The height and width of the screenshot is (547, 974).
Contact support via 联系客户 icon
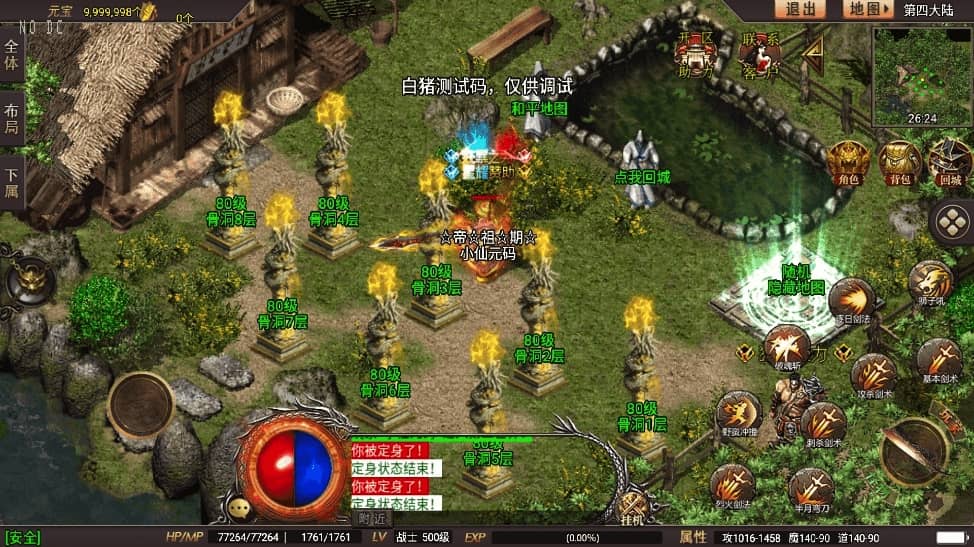760,56
